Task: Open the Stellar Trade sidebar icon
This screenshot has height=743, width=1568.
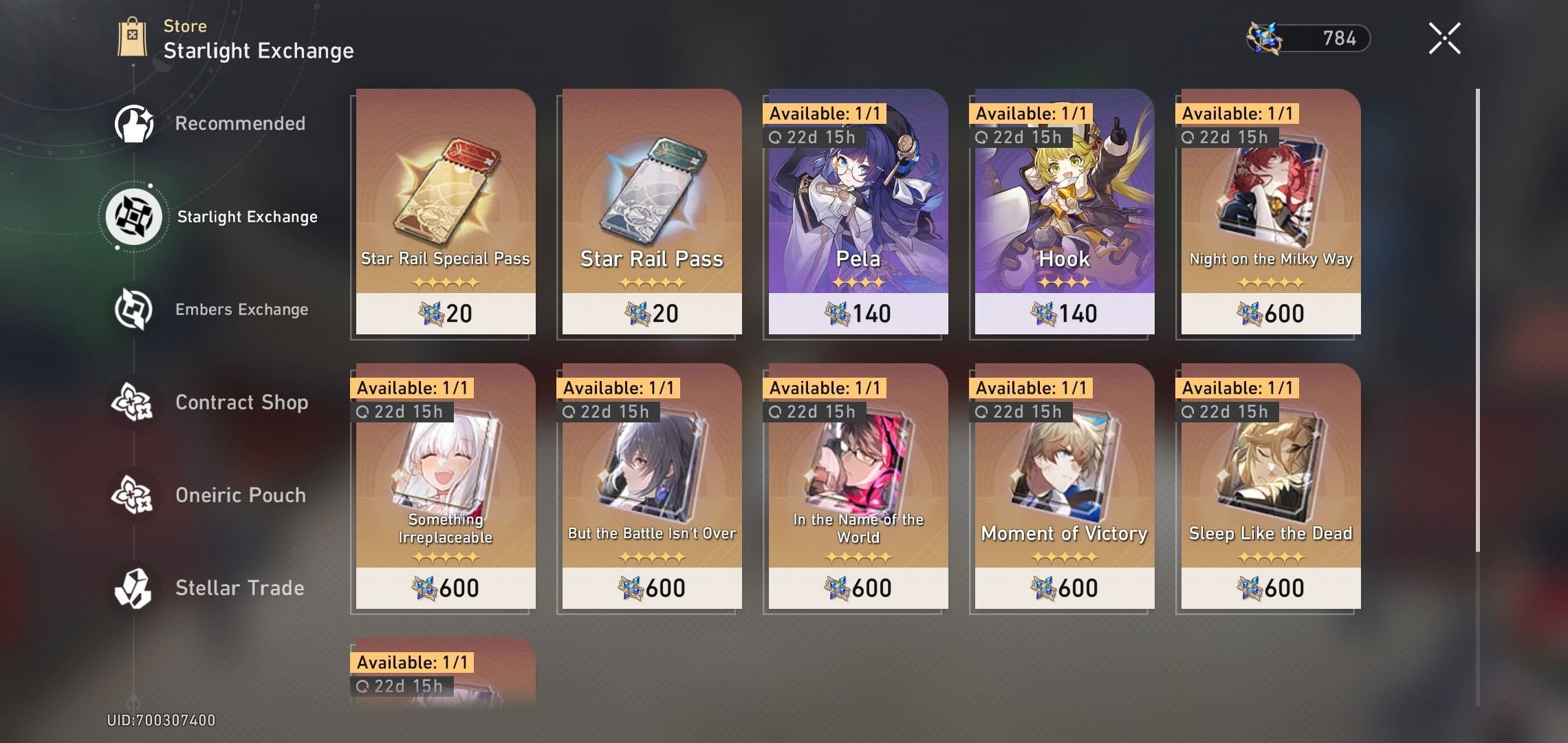Action: click(135, 588)
